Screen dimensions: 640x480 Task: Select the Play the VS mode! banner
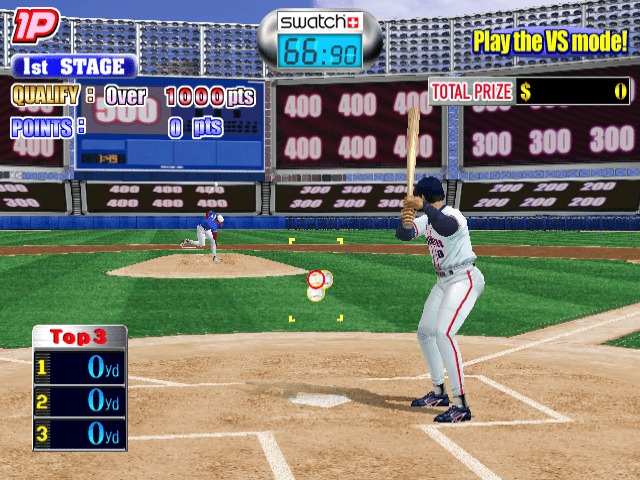pyautogui.click(x=549, y=42)
